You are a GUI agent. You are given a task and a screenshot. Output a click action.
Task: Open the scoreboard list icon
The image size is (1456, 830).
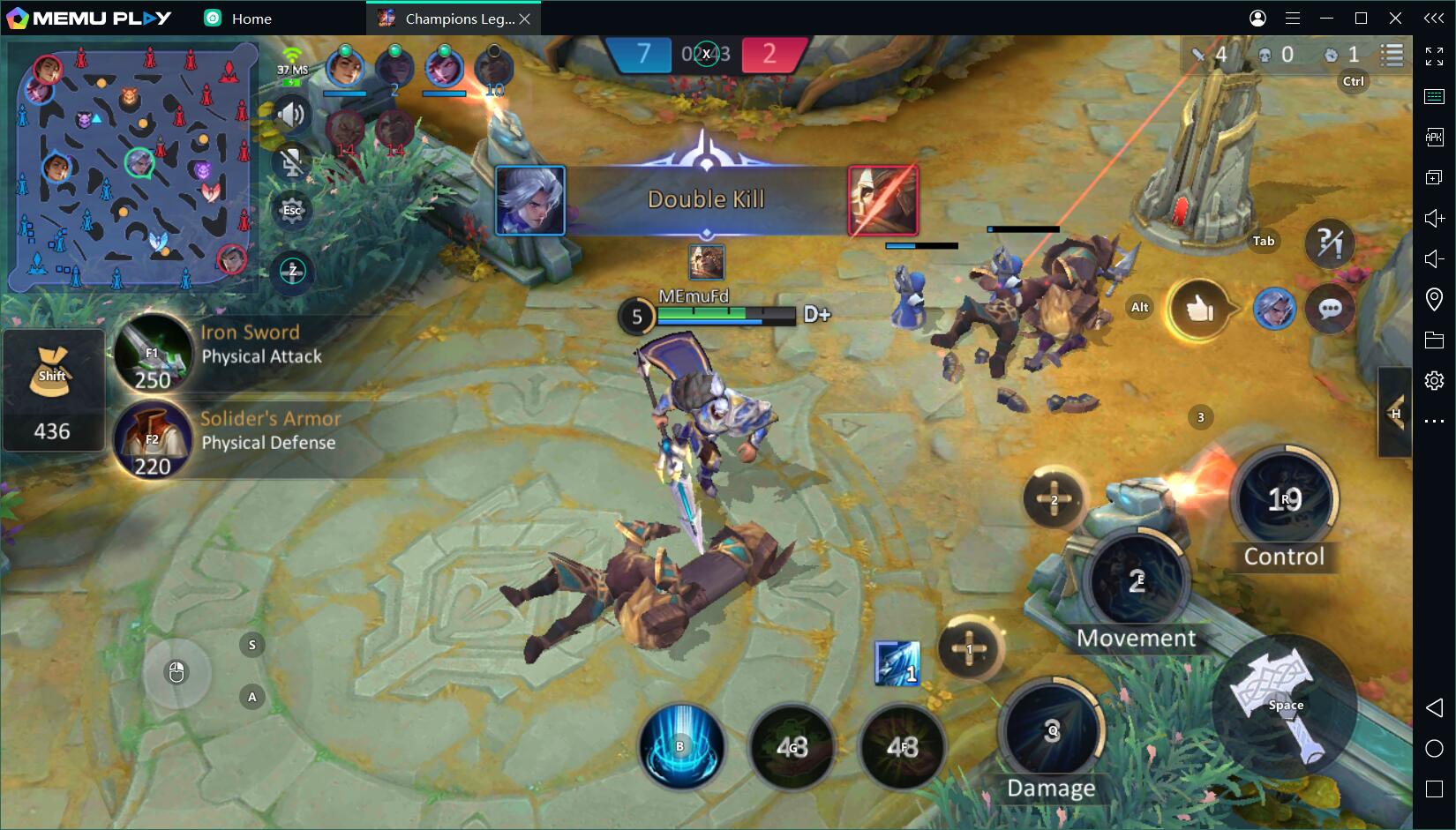click(1392, 55)
